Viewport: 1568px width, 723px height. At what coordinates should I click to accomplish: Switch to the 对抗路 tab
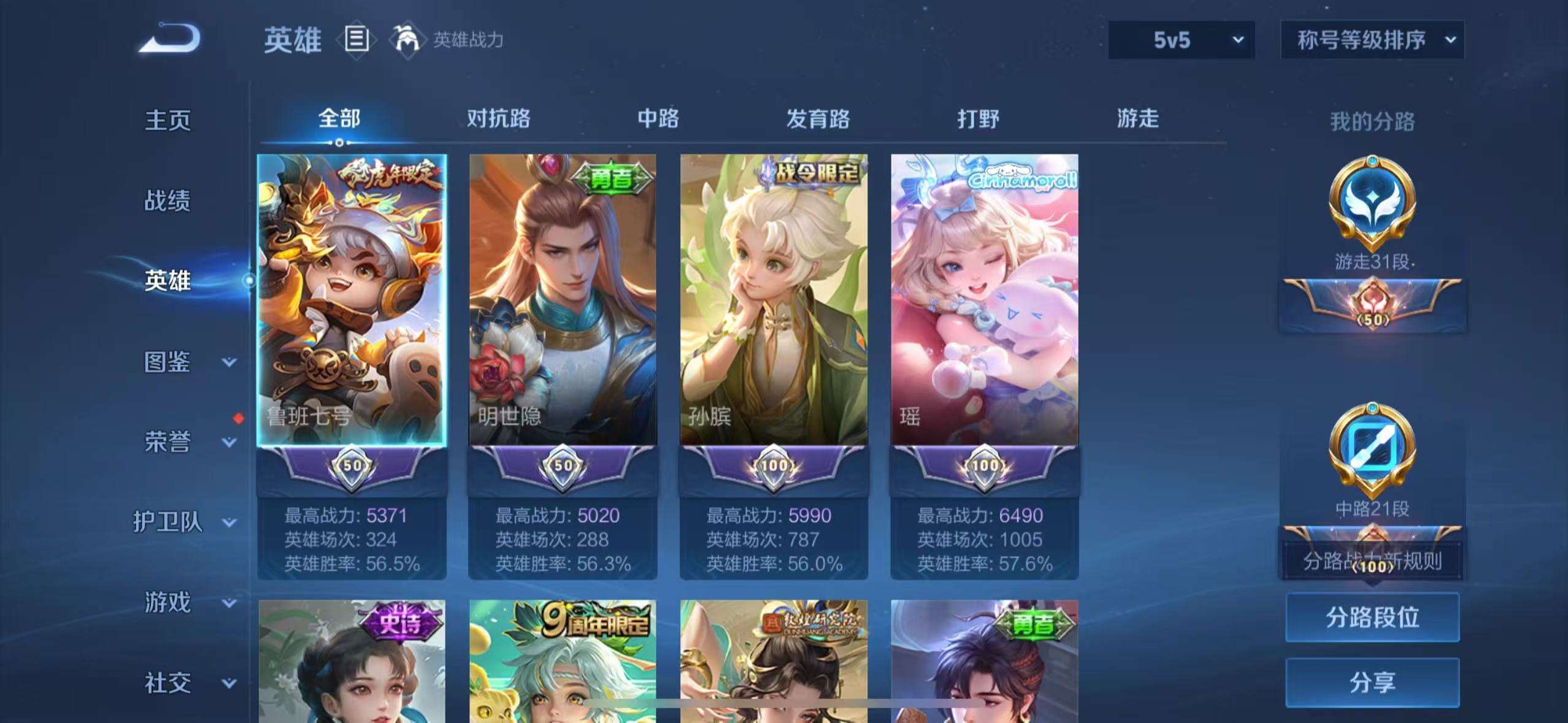498,118
